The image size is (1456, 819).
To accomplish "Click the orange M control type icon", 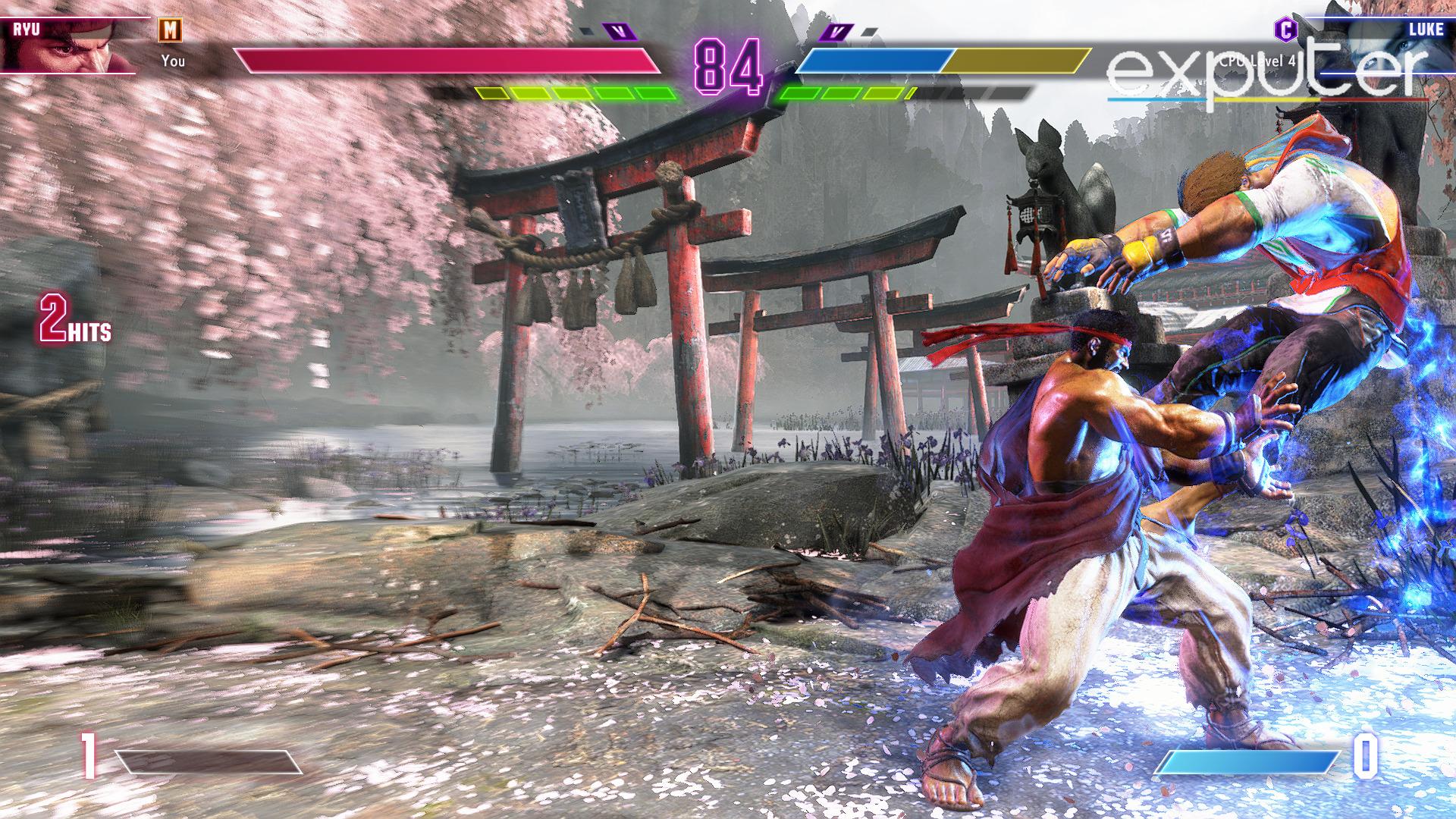I will point(171,30).
